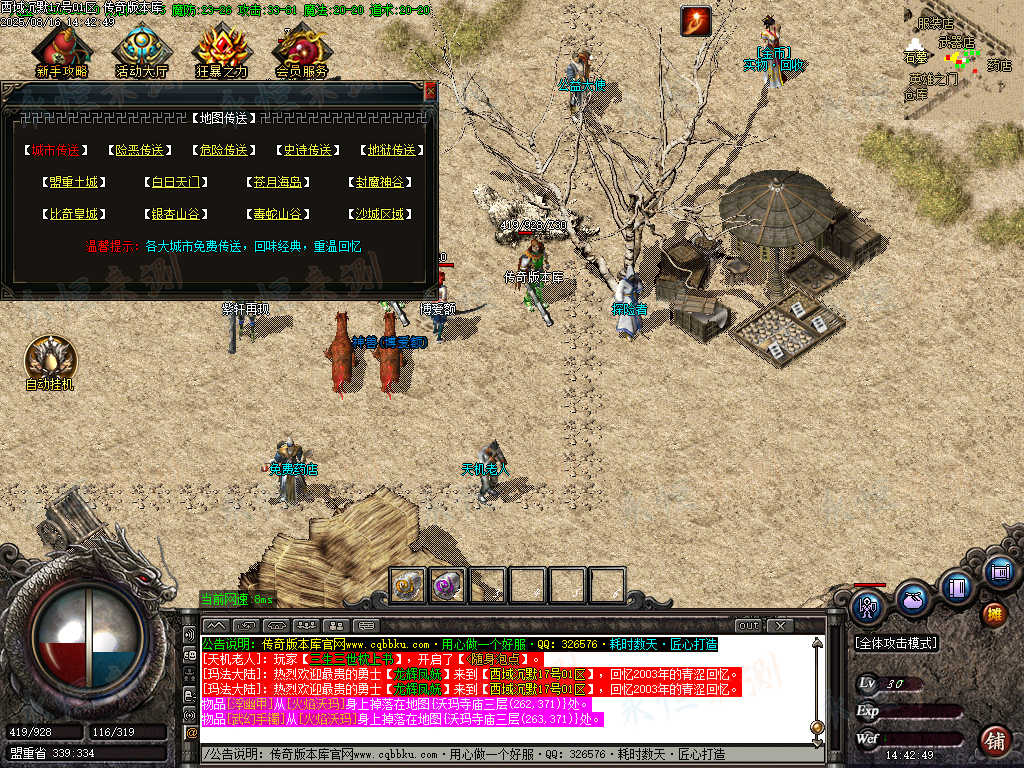Viewport: 1024px width, 768px height.
Task: Teleport to 比奇皇城
Action: [x=73, y=214]
